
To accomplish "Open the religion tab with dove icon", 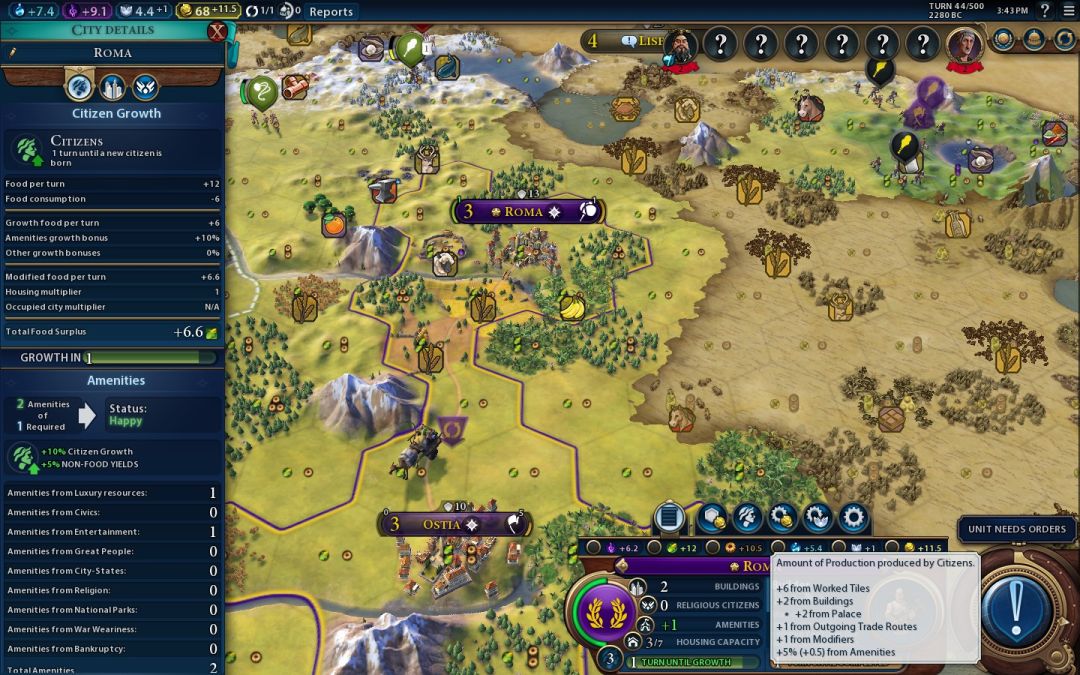I will pos(145,87).
